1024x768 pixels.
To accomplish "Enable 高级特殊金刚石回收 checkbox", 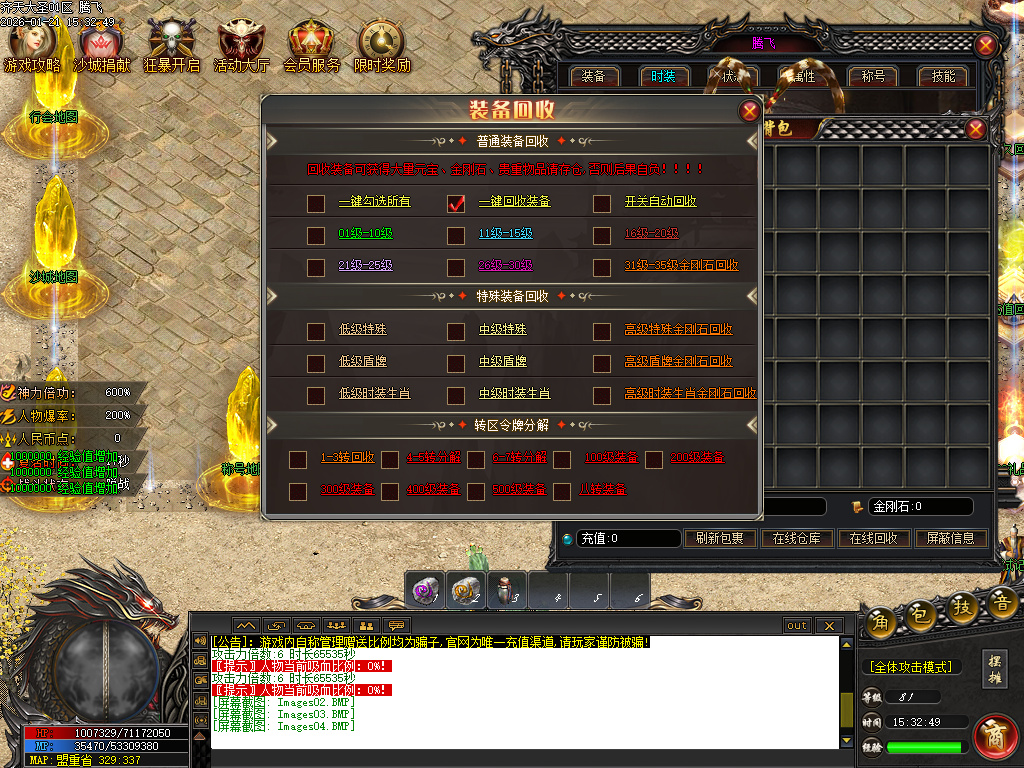I will click(602, 332).
